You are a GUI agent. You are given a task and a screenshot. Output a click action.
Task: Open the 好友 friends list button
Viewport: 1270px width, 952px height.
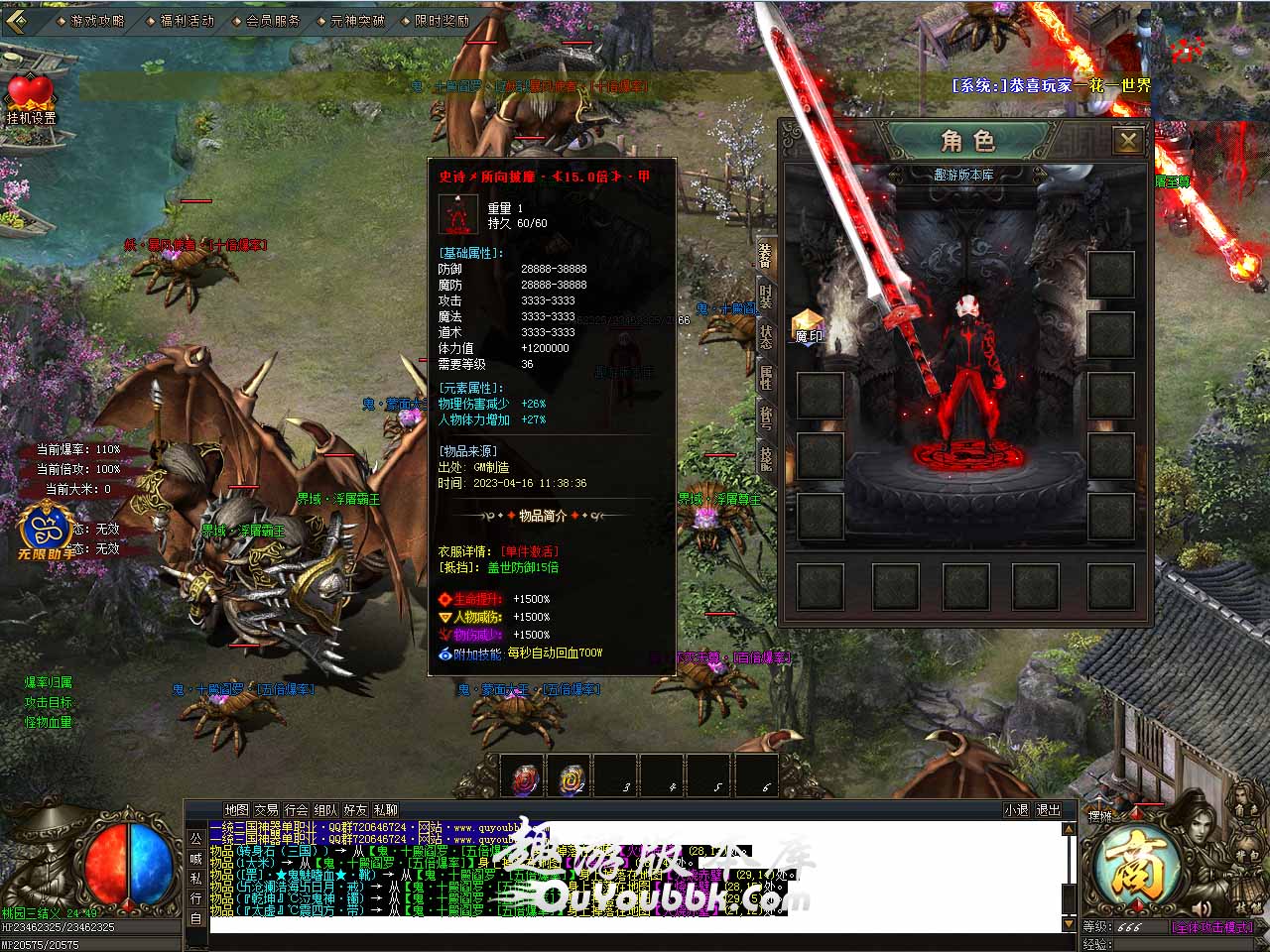tap(355, 810)
